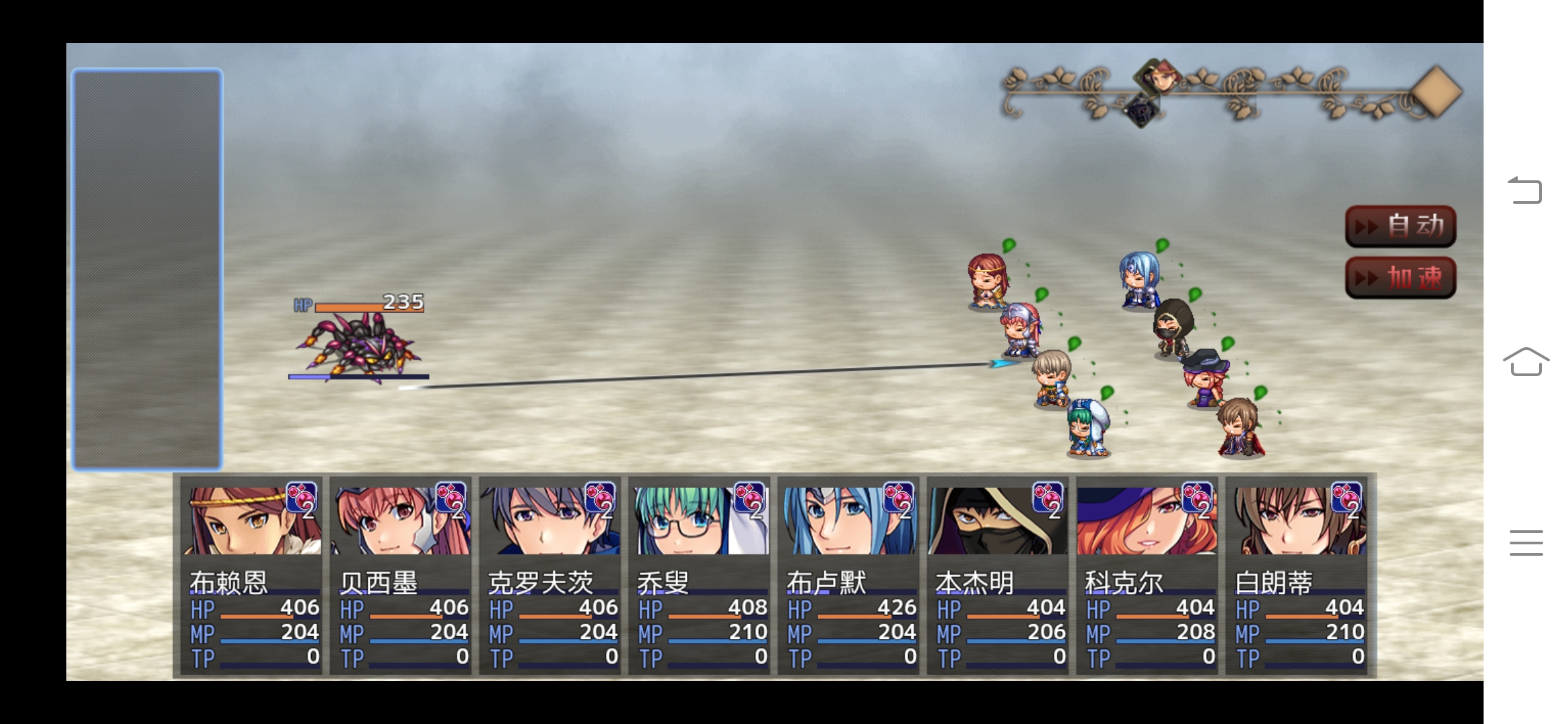This screenshot has width=1568, height=724.
Task: Pick 乔叟's status card
Action: pyautogui.click(x=700, y=575)
